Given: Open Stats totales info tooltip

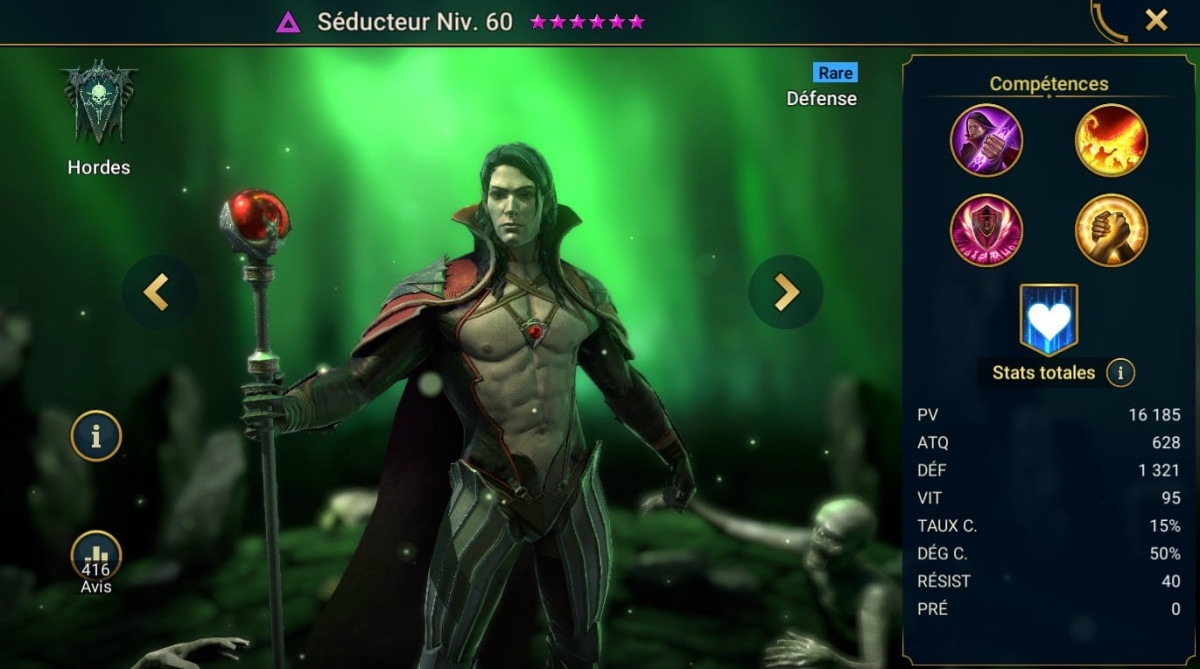Looking at the screenshot, I should tap(1121, 373).
